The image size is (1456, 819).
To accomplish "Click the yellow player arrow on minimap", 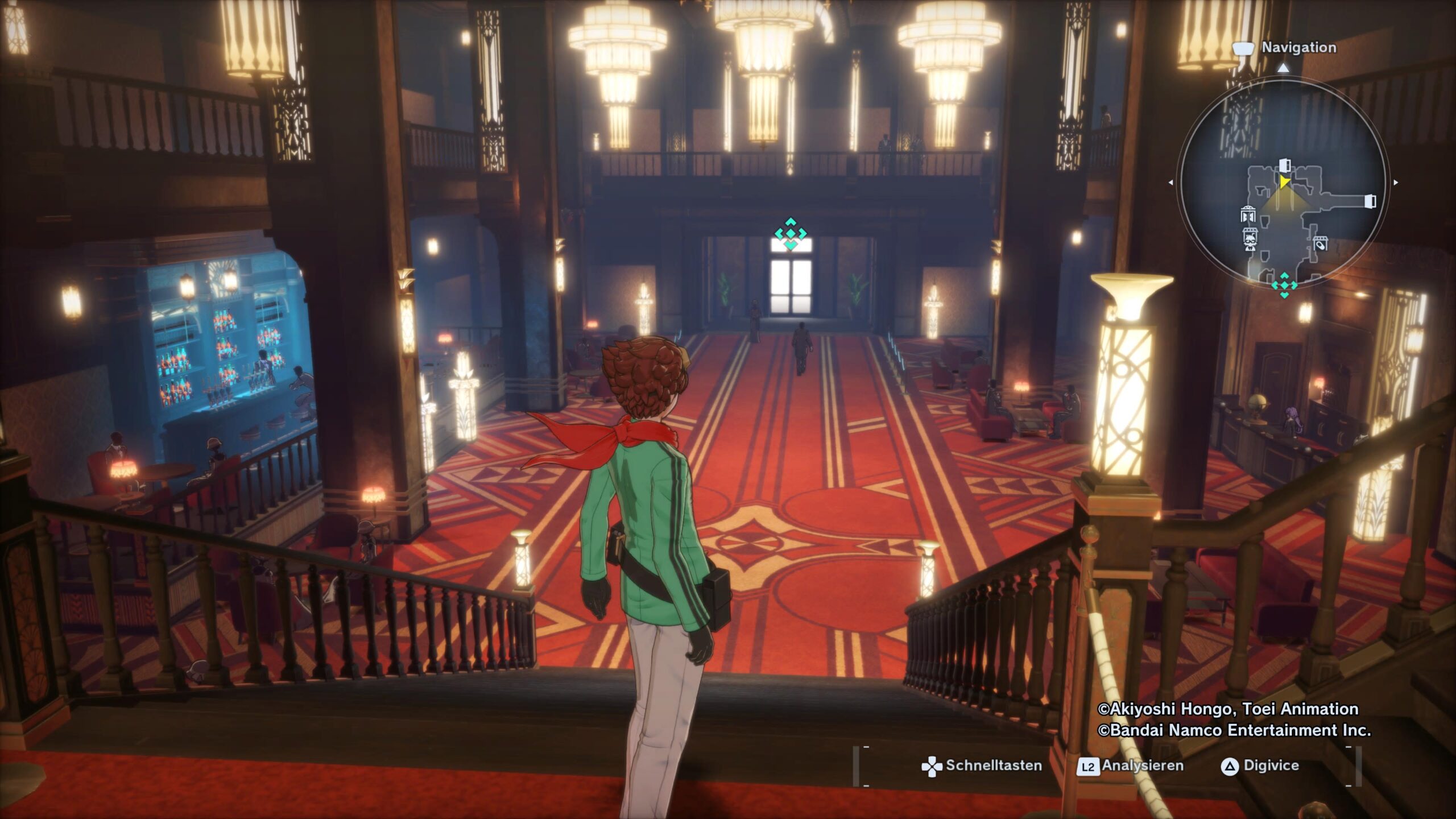I will pos(1284,181).
